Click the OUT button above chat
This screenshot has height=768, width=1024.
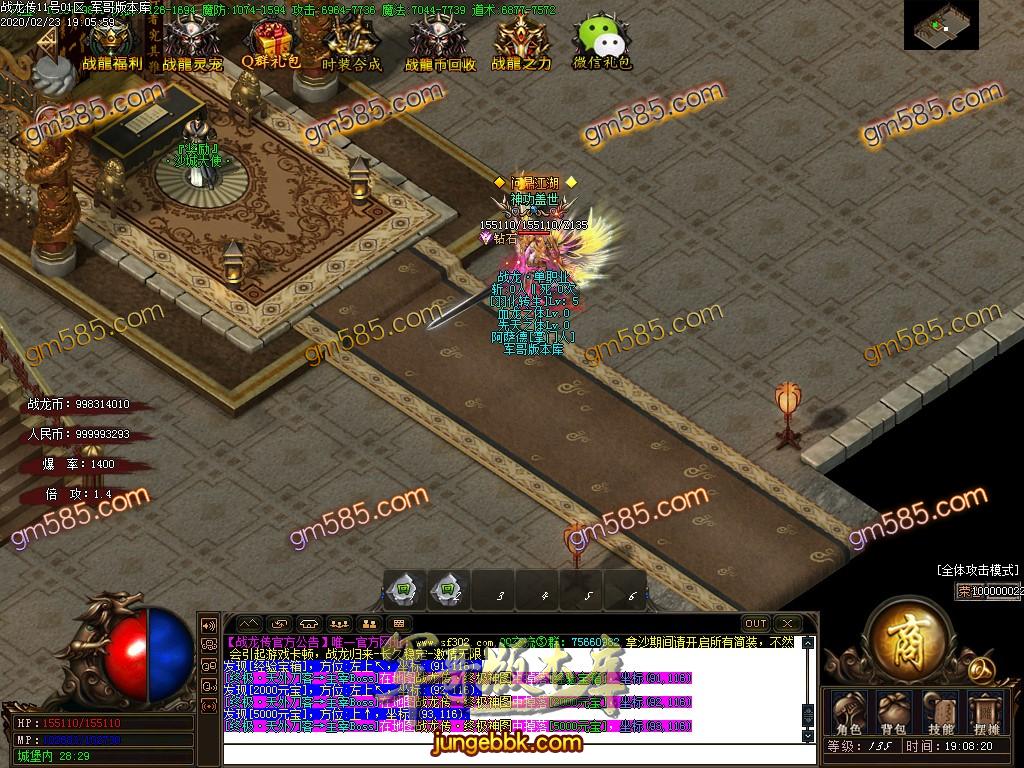[755, 624]
